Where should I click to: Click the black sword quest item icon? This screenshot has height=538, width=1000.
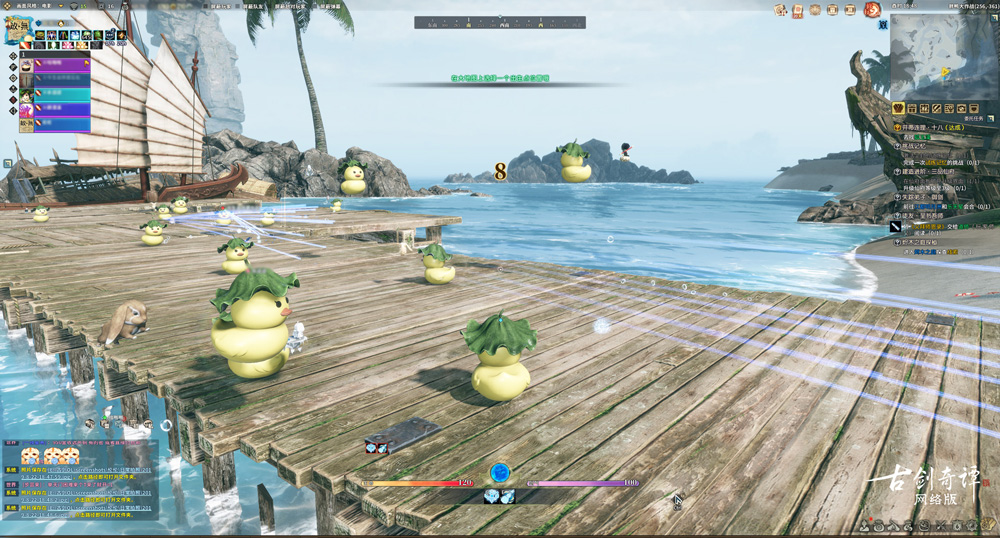[896, 227]
